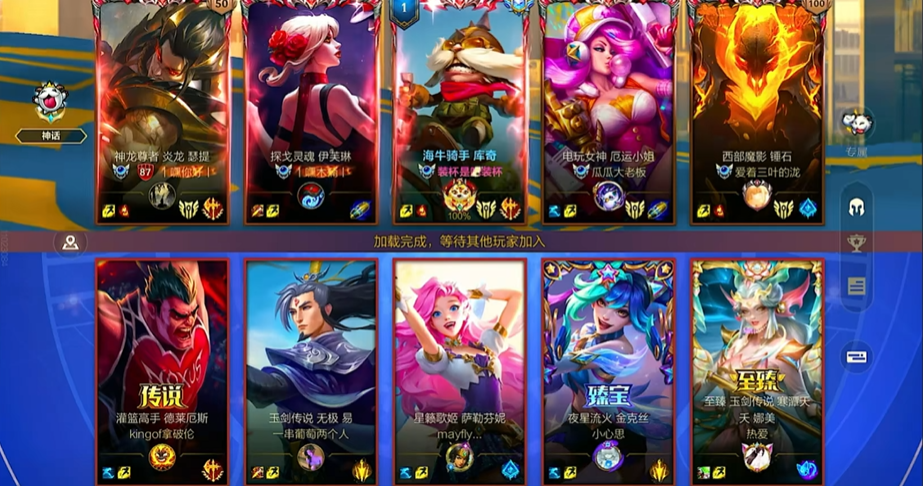
Task: Select the 玉剑传说 无极 易 player card
Action: [x=311, y=370]
